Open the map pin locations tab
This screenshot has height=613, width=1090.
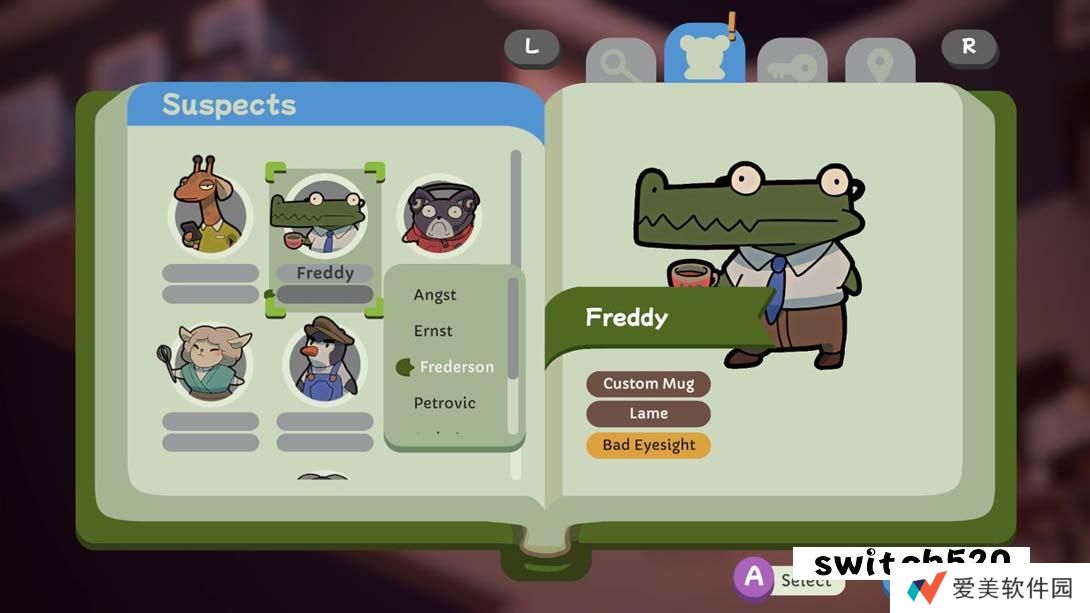(879, 66)
